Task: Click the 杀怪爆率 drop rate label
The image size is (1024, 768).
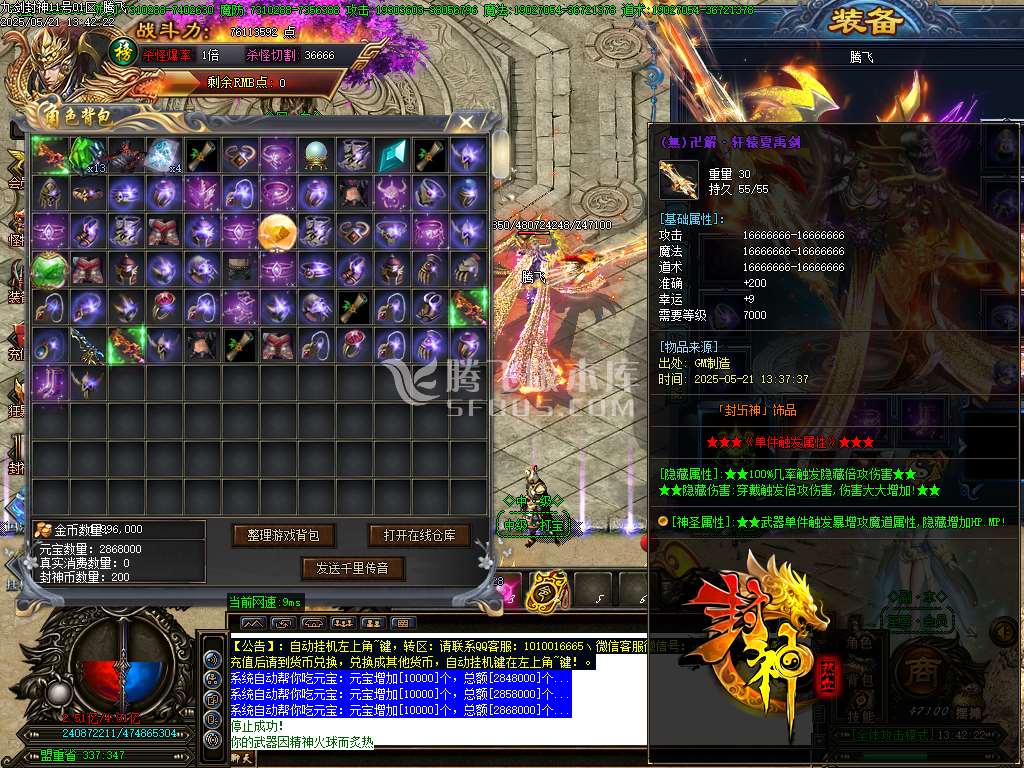Action: [x=167, y=56]
